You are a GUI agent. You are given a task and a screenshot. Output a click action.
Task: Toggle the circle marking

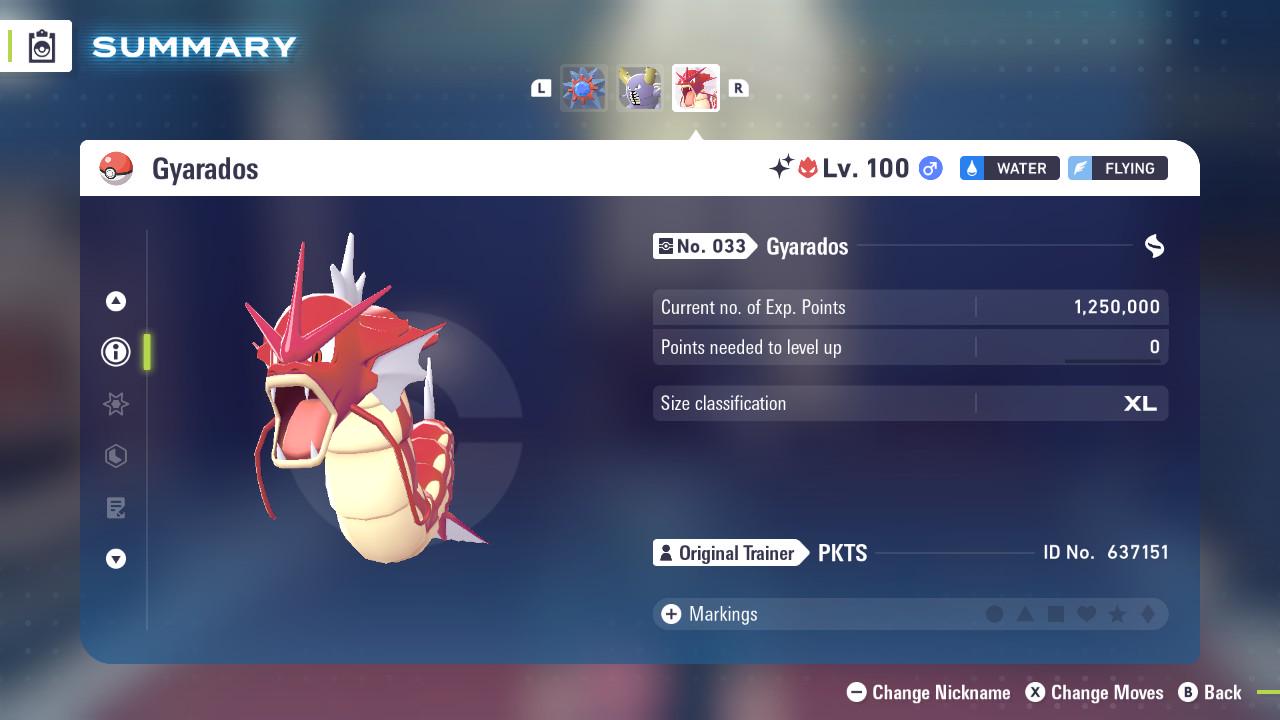point(993,614)
